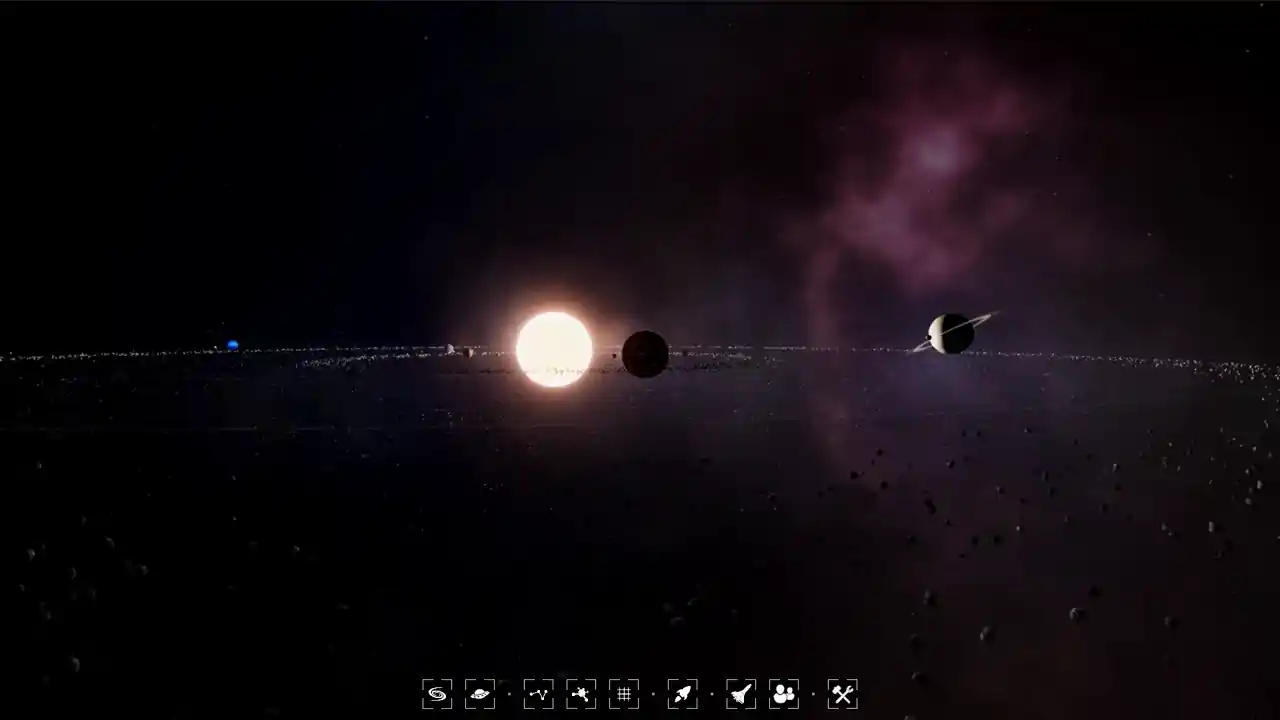Select the small moon left of the sun
This screenshot has width=1280, height=720.
(x=451, y=349)
